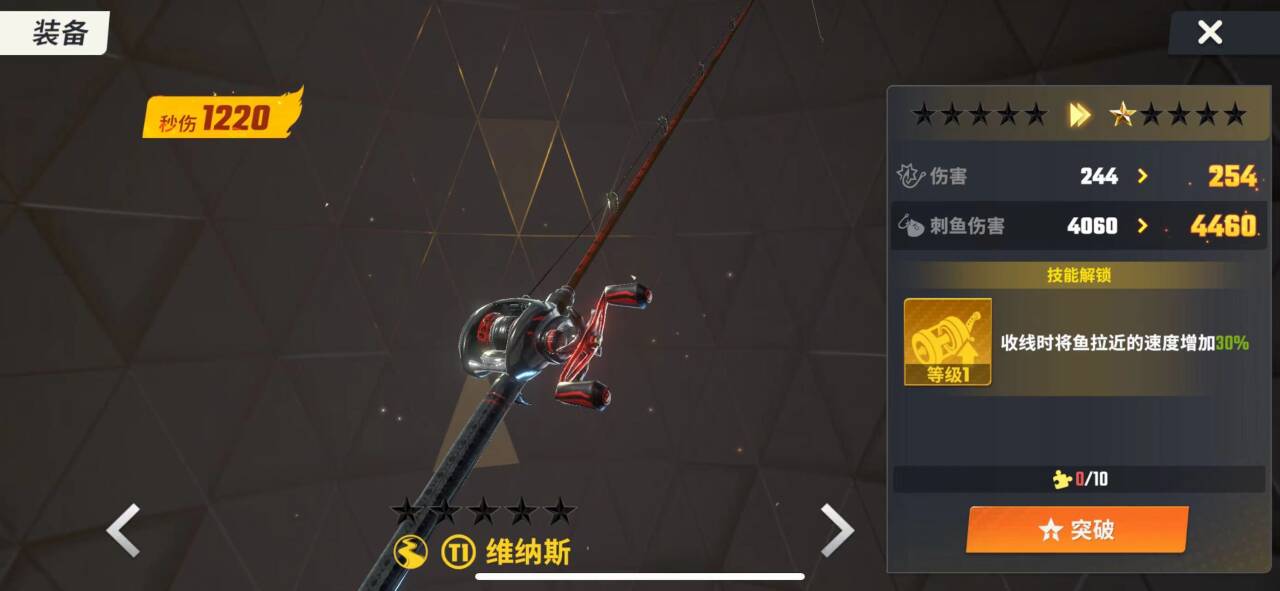Show the previous fishing rod
This screenshot has height=591, width=1280.
[x=124, y=530]
